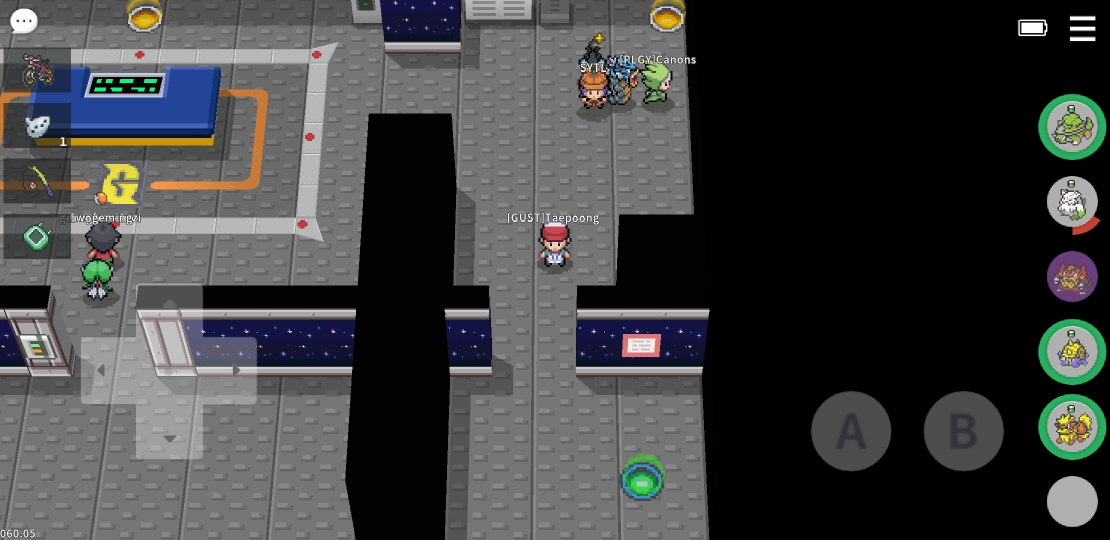Activate the green device hotbar item

click(37, 237)
